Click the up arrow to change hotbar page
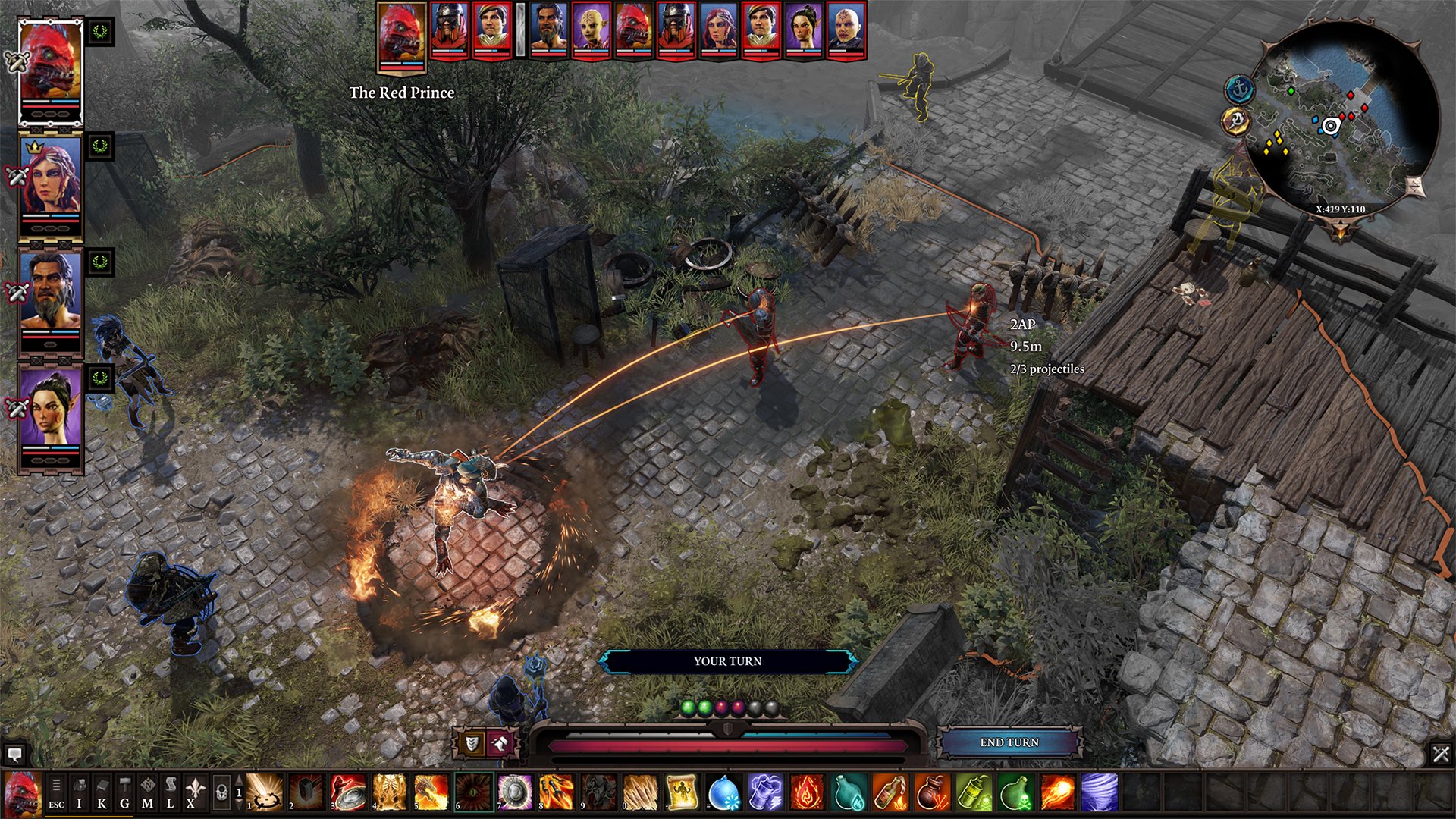Screen dimensions: 1456x819 [x=238, y=778]
